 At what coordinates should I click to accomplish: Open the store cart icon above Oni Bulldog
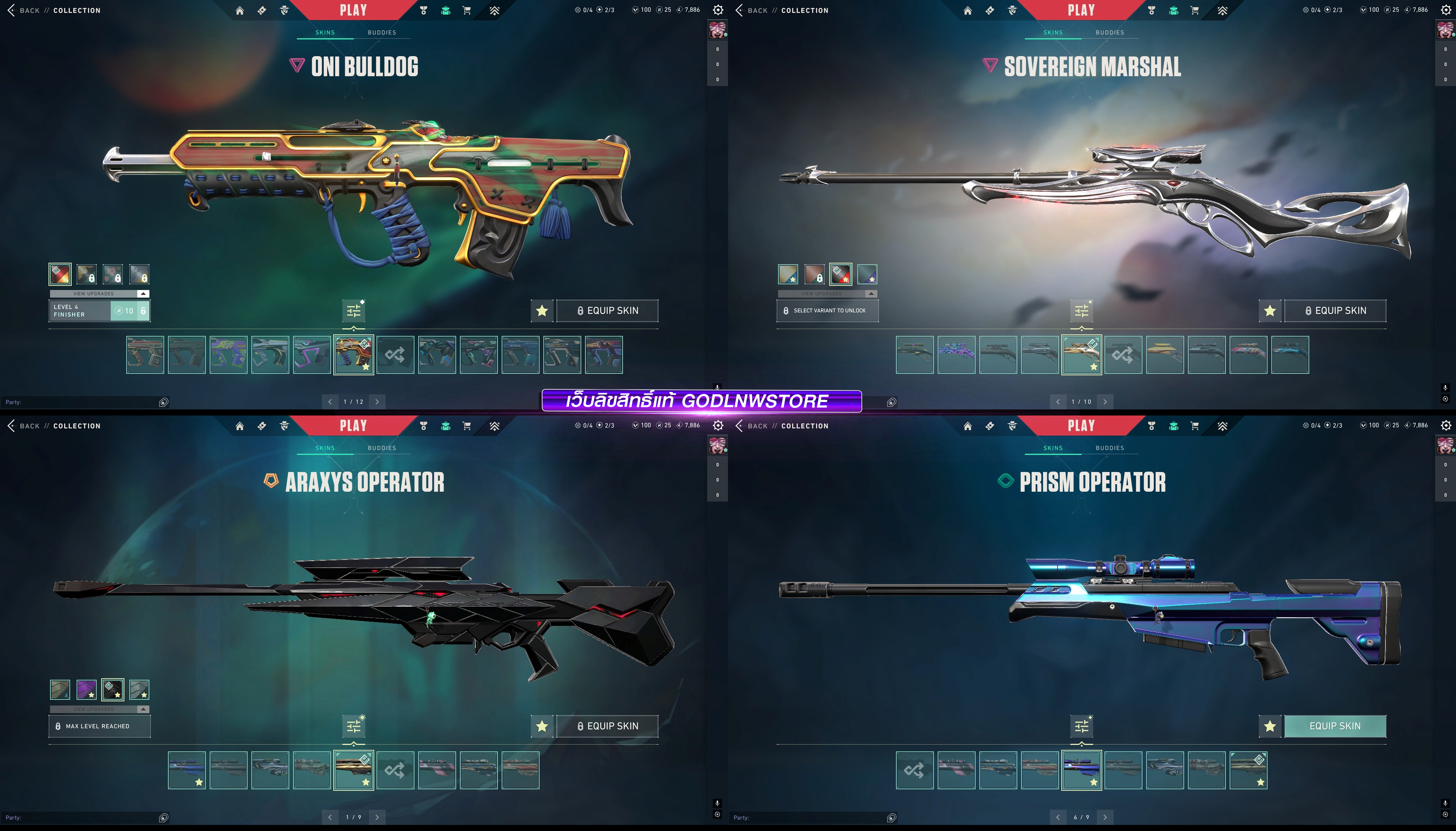click(467, 10)
